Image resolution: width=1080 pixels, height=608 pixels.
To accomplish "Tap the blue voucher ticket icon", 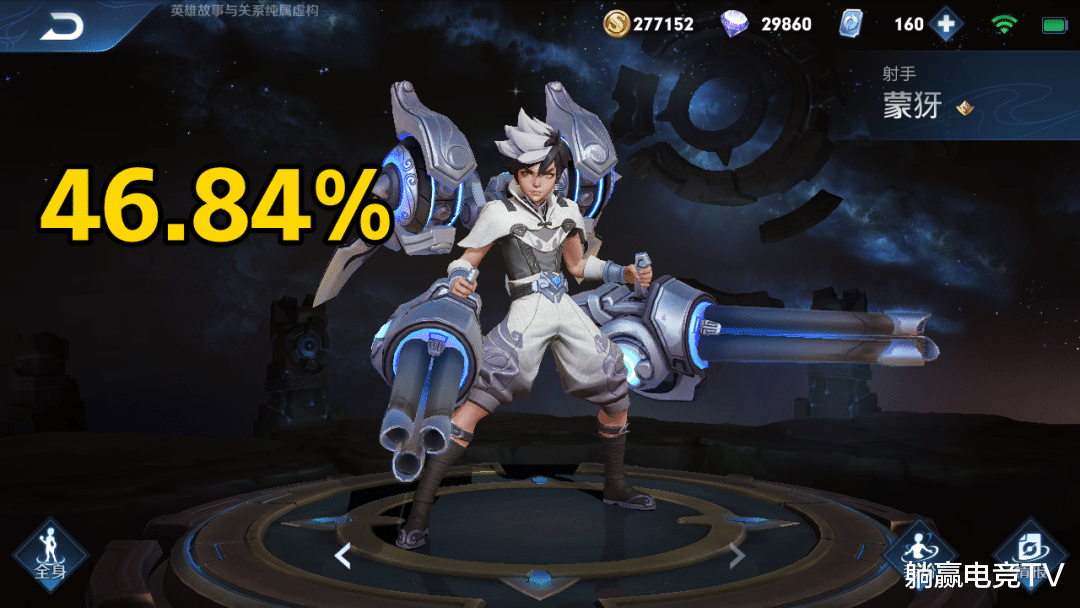I will coord(851,23).
